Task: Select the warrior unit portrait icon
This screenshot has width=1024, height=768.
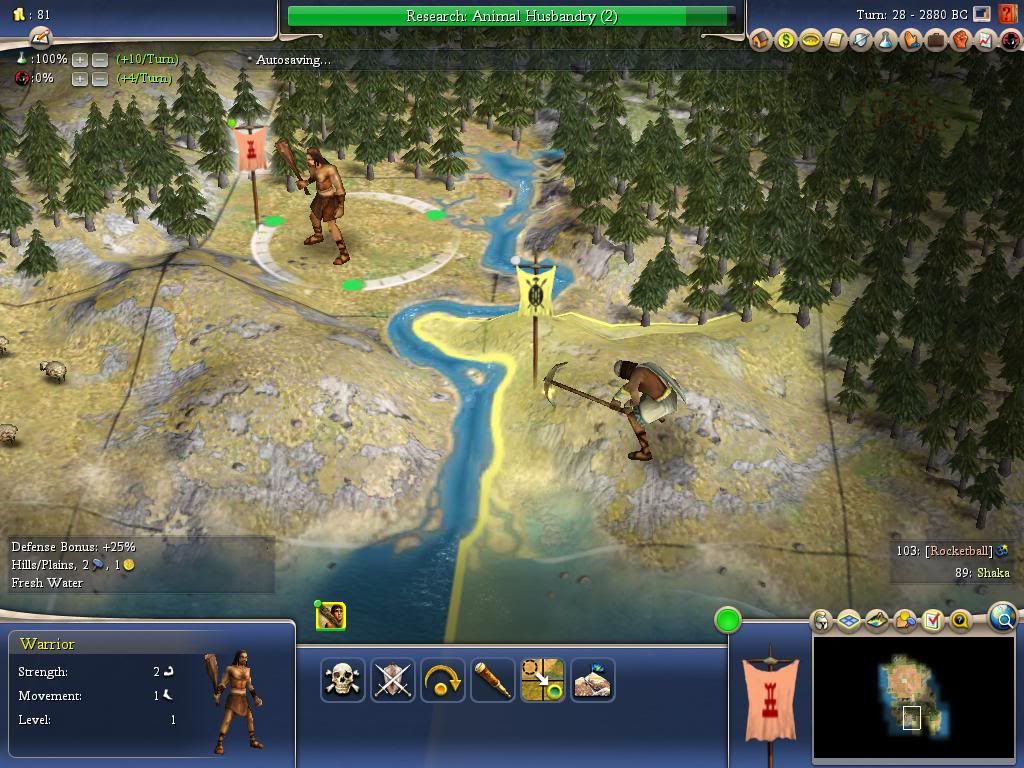Action: [x=331, y=616]
